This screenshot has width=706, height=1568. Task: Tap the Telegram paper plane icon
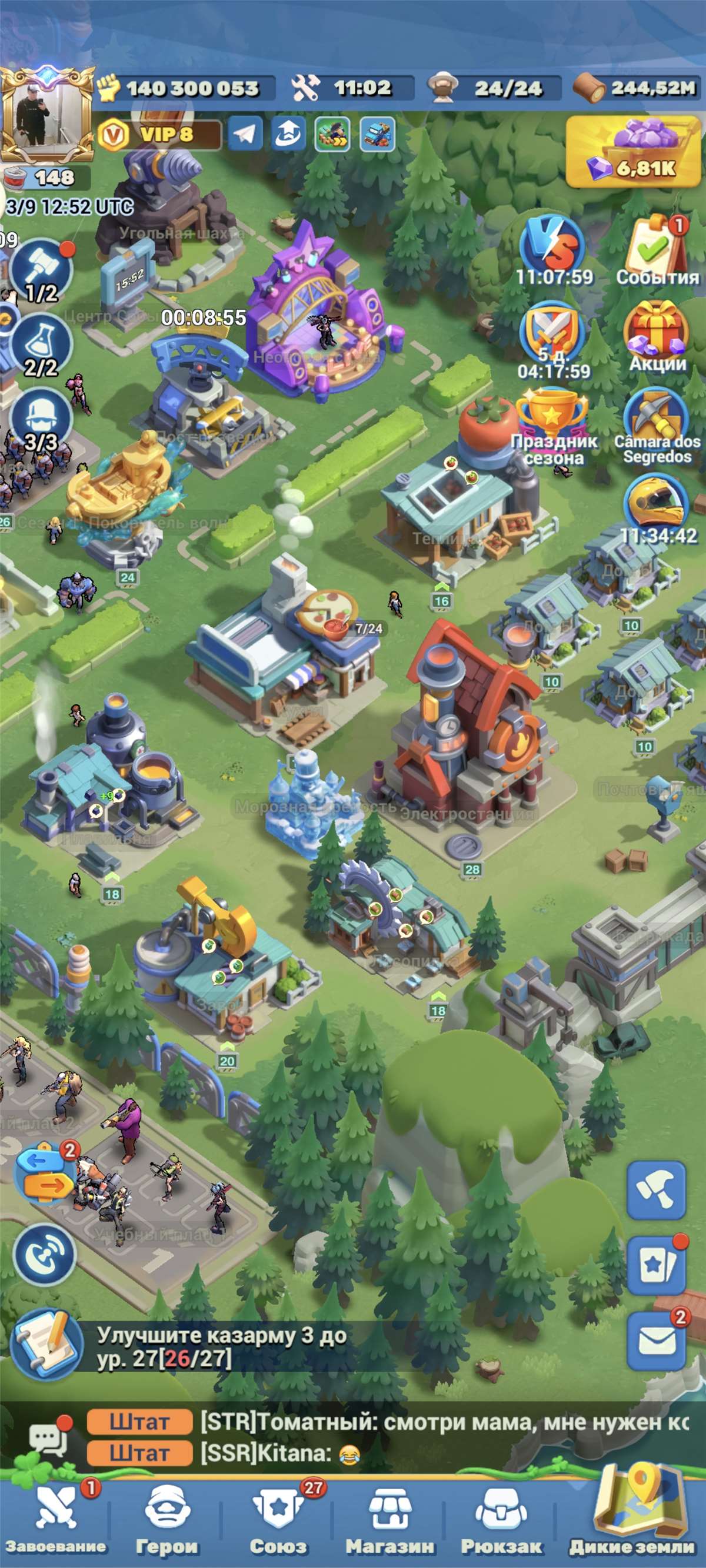245,134
